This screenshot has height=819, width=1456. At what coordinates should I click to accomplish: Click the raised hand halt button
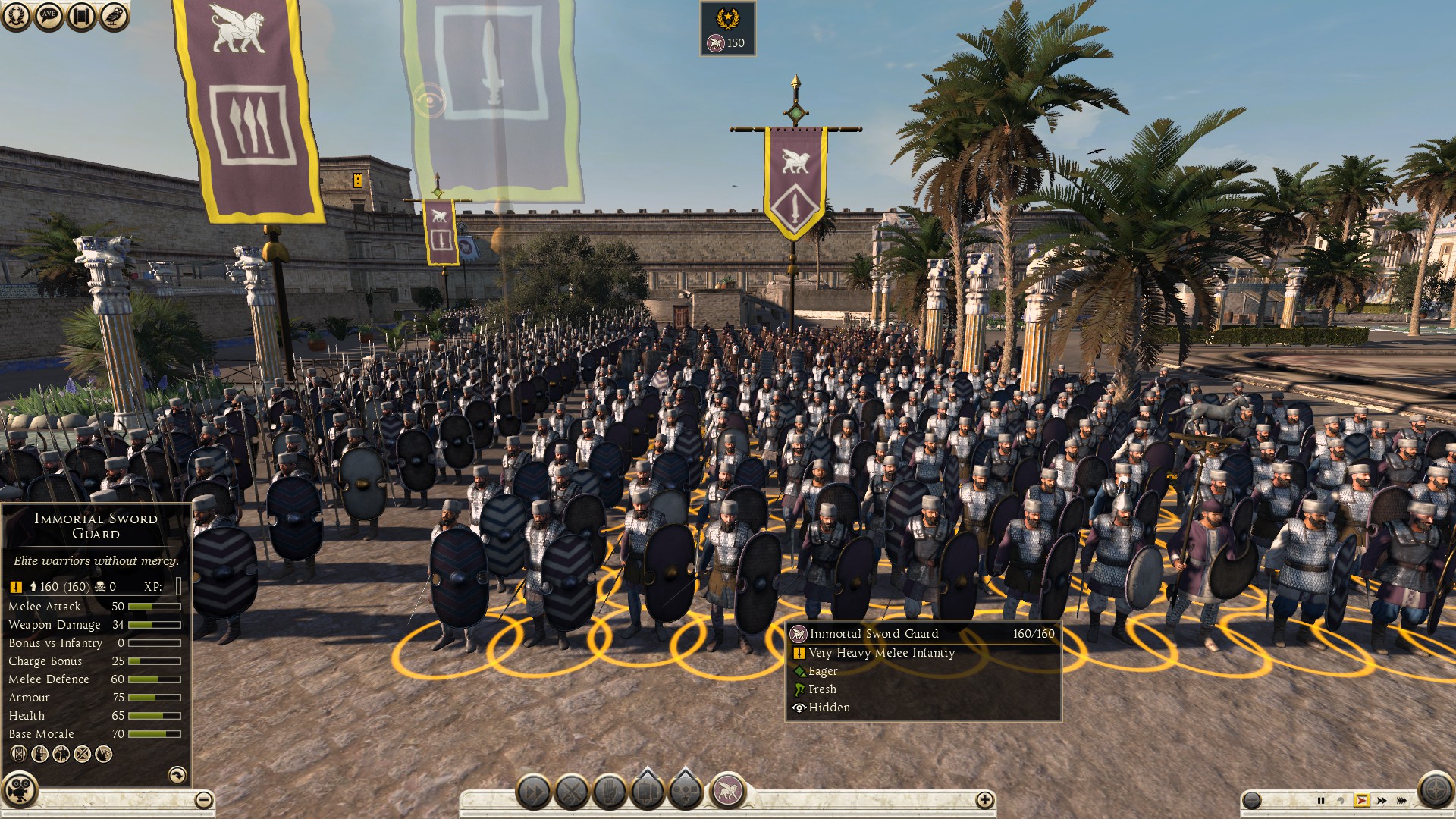pos(610,792)
